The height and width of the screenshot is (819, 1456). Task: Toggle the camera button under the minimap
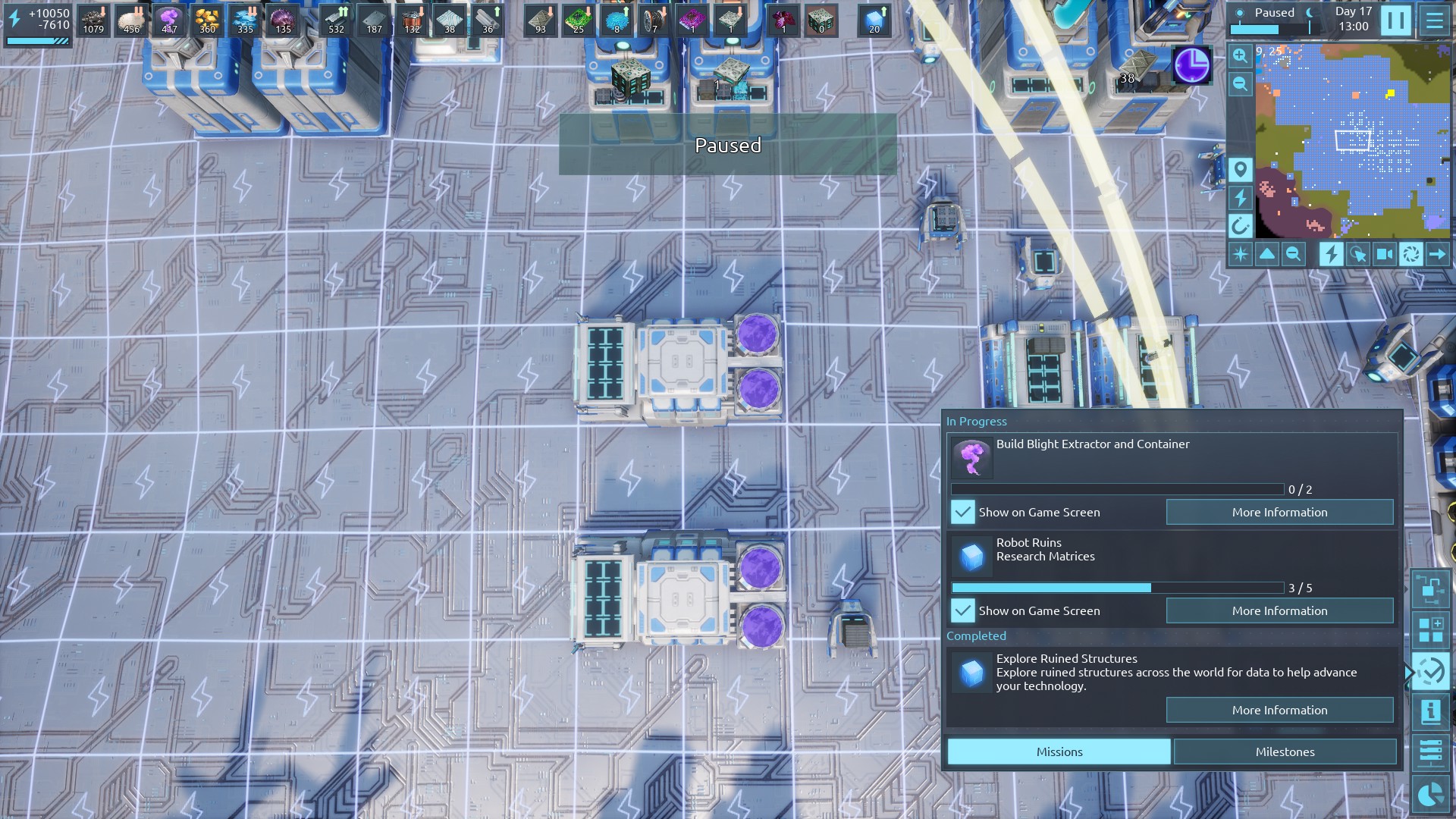click(x=1384, y=254)
